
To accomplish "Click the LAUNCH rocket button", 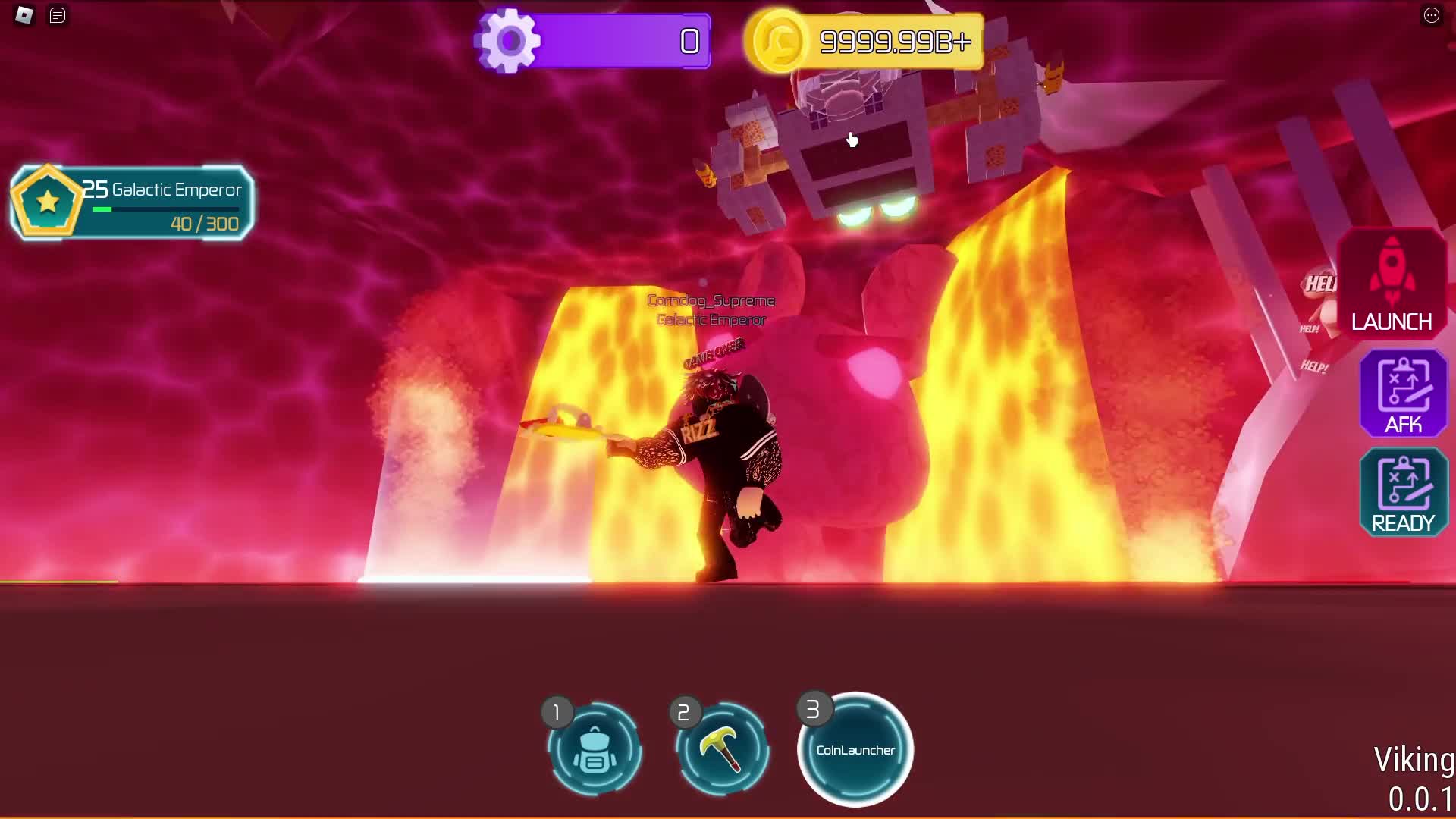I will tap(1392, 284).
